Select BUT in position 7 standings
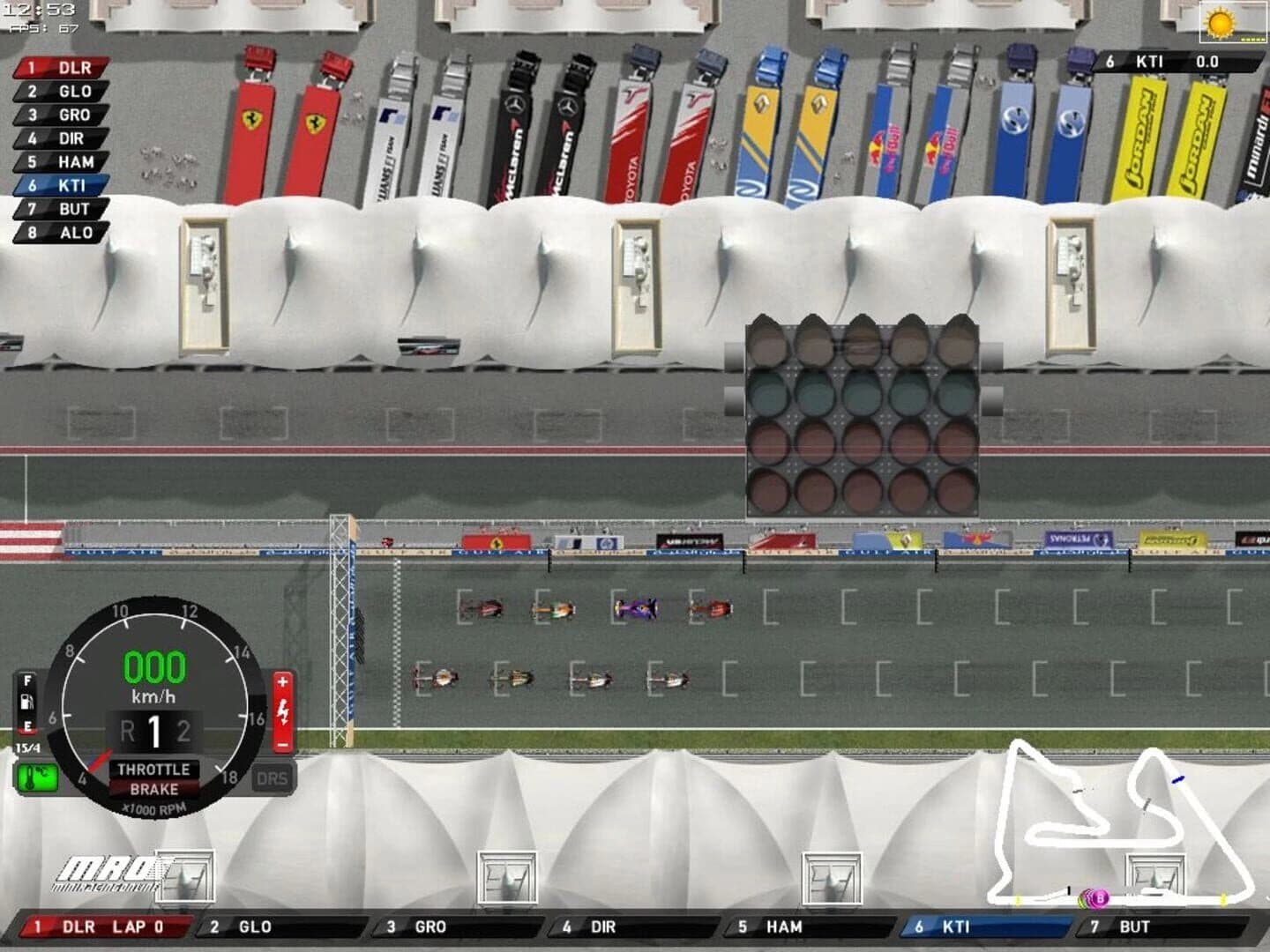 56,210
